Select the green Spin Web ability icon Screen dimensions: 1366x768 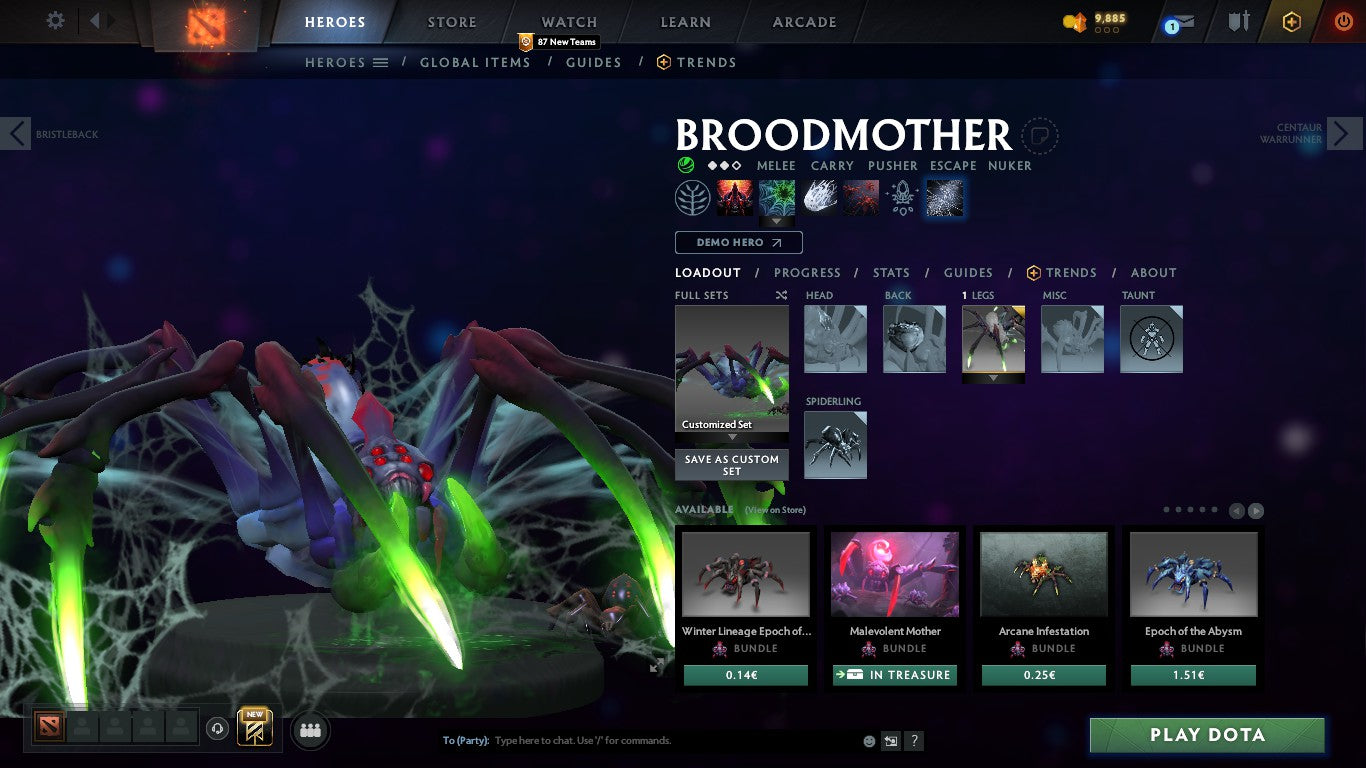(777, 196)
